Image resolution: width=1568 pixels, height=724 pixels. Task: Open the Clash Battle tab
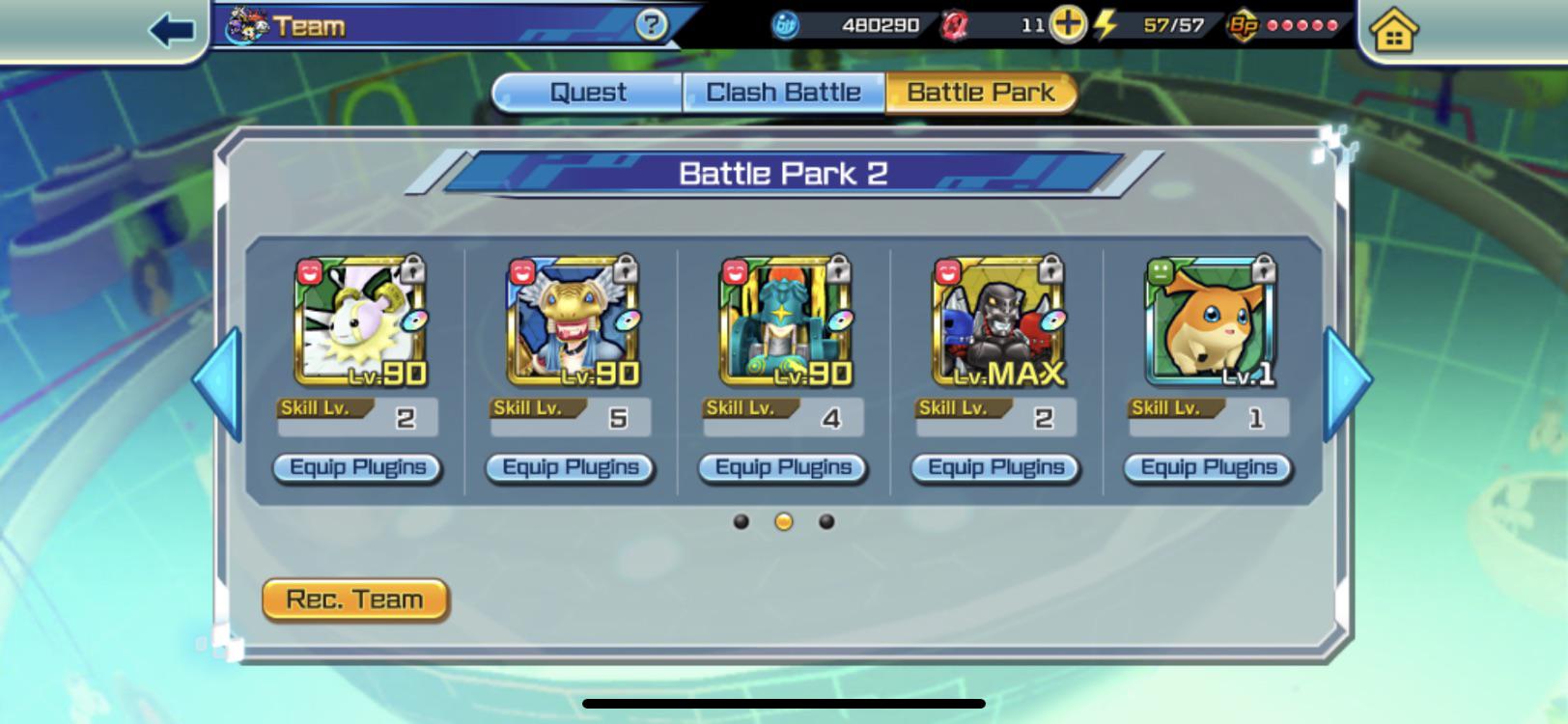(x=783, y=91)
